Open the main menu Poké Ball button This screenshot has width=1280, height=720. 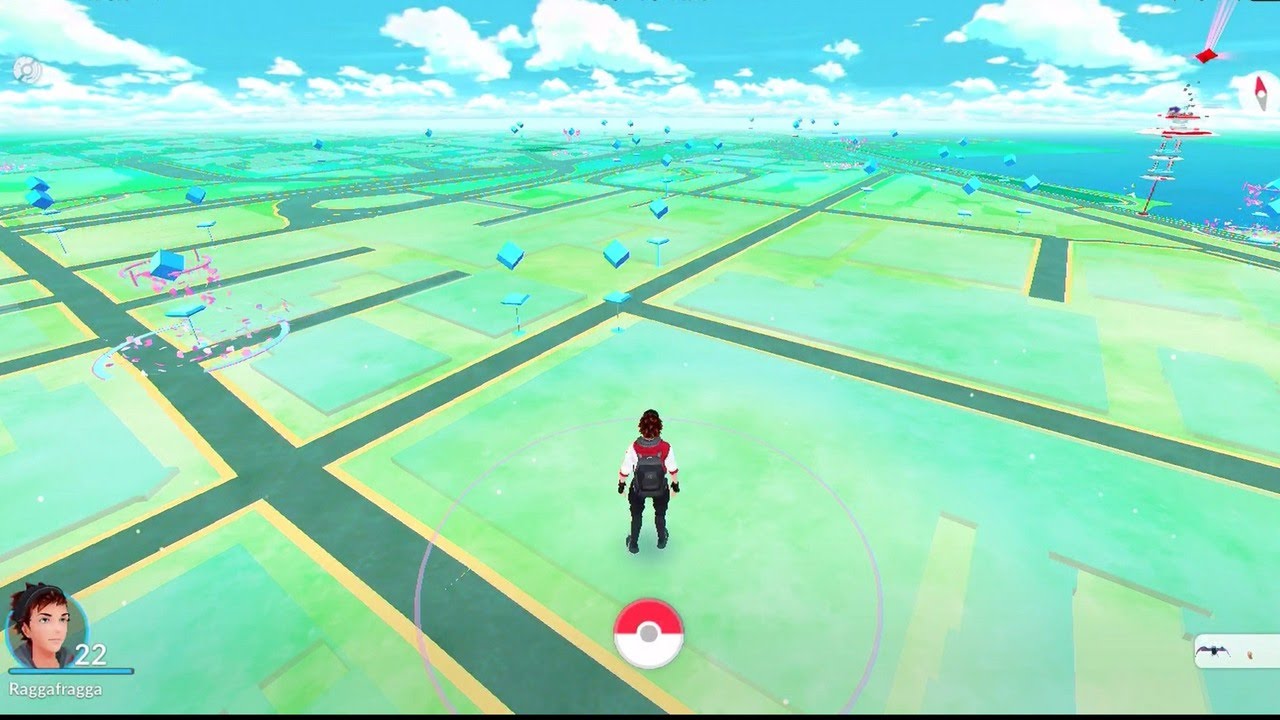(649, 633)
